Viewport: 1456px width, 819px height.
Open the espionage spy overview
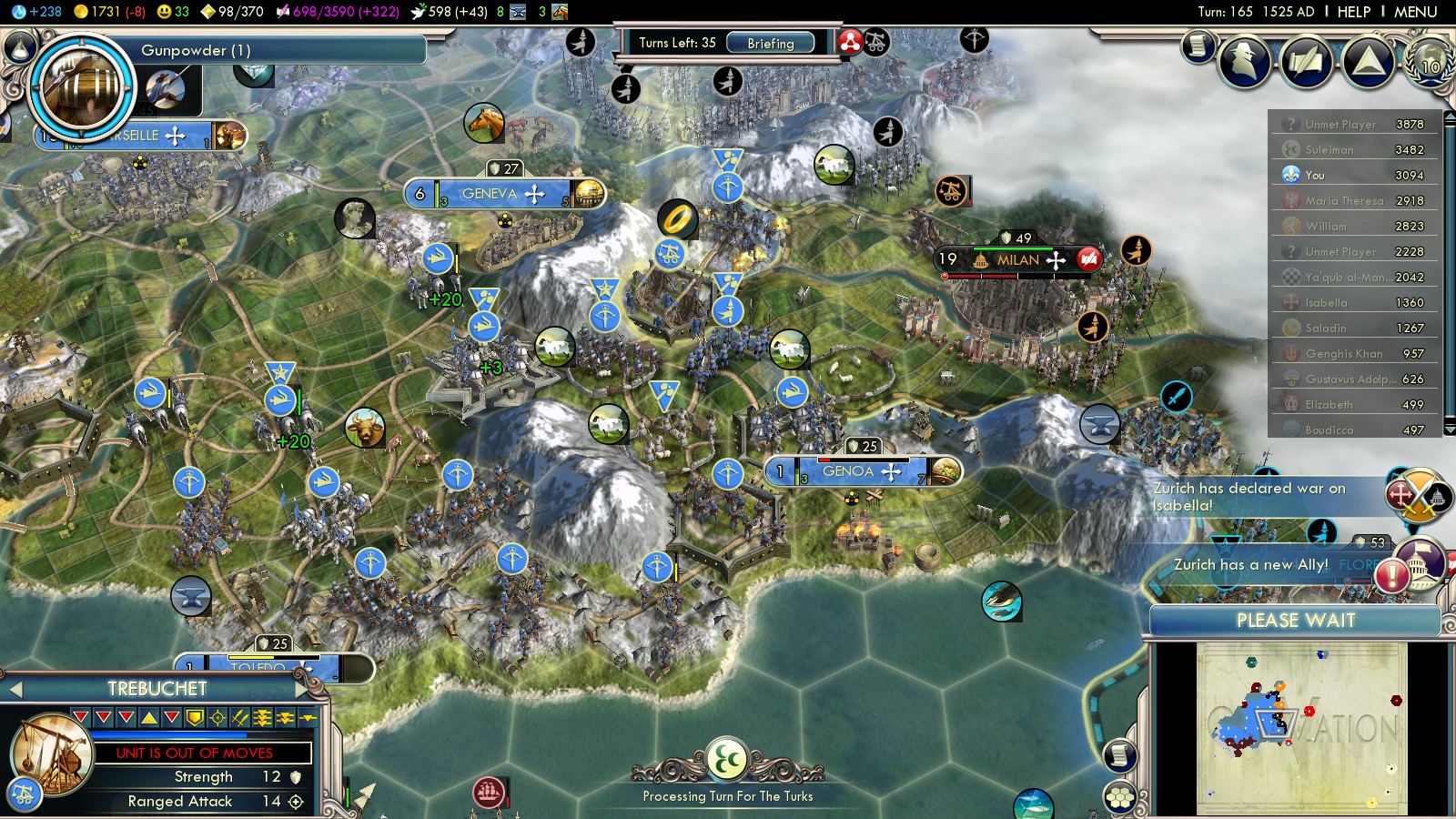[x=1244, y=62]
